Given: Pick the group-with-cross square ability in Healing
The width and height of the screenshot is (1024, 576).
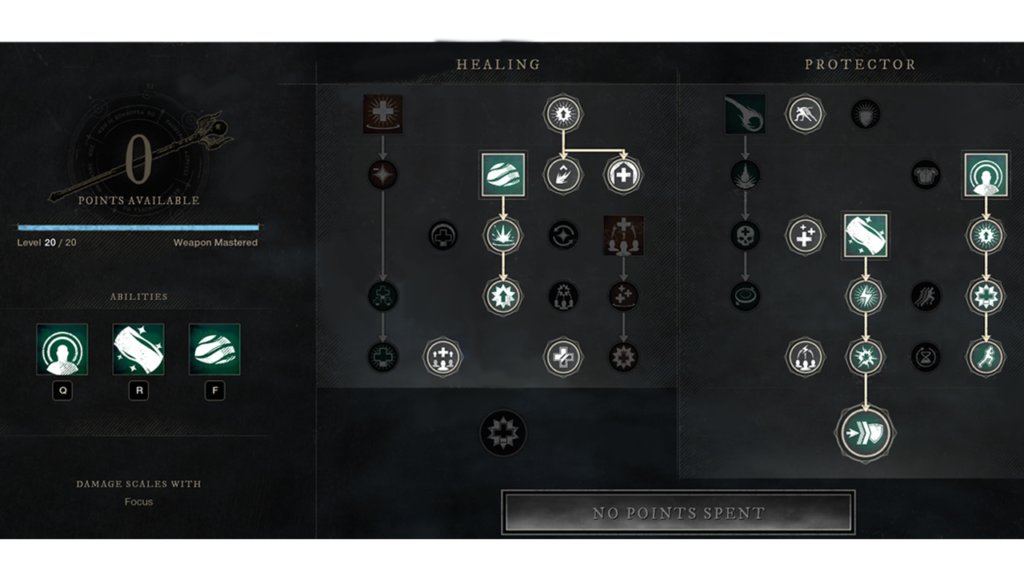Looking at the screenshot, I should (623, 235).
